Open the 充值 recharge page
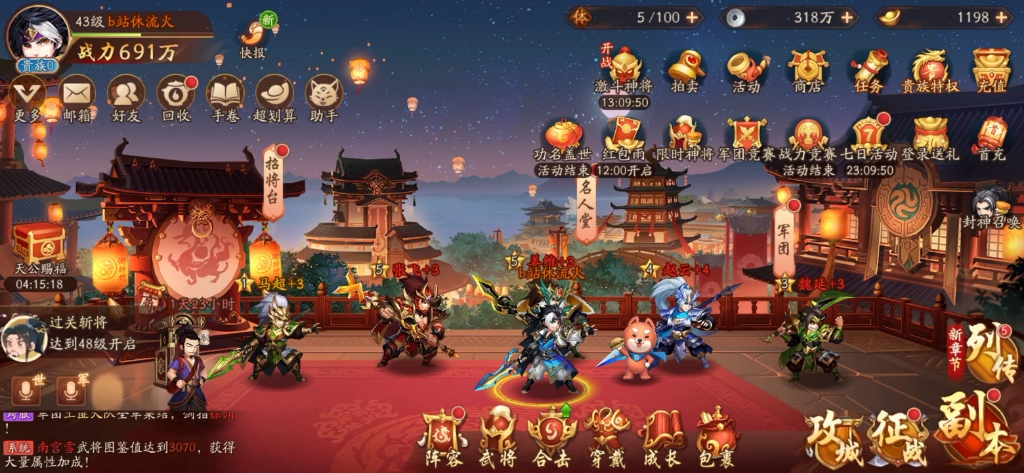Screen dimensions: 1024x473 [x=991, y=68]
